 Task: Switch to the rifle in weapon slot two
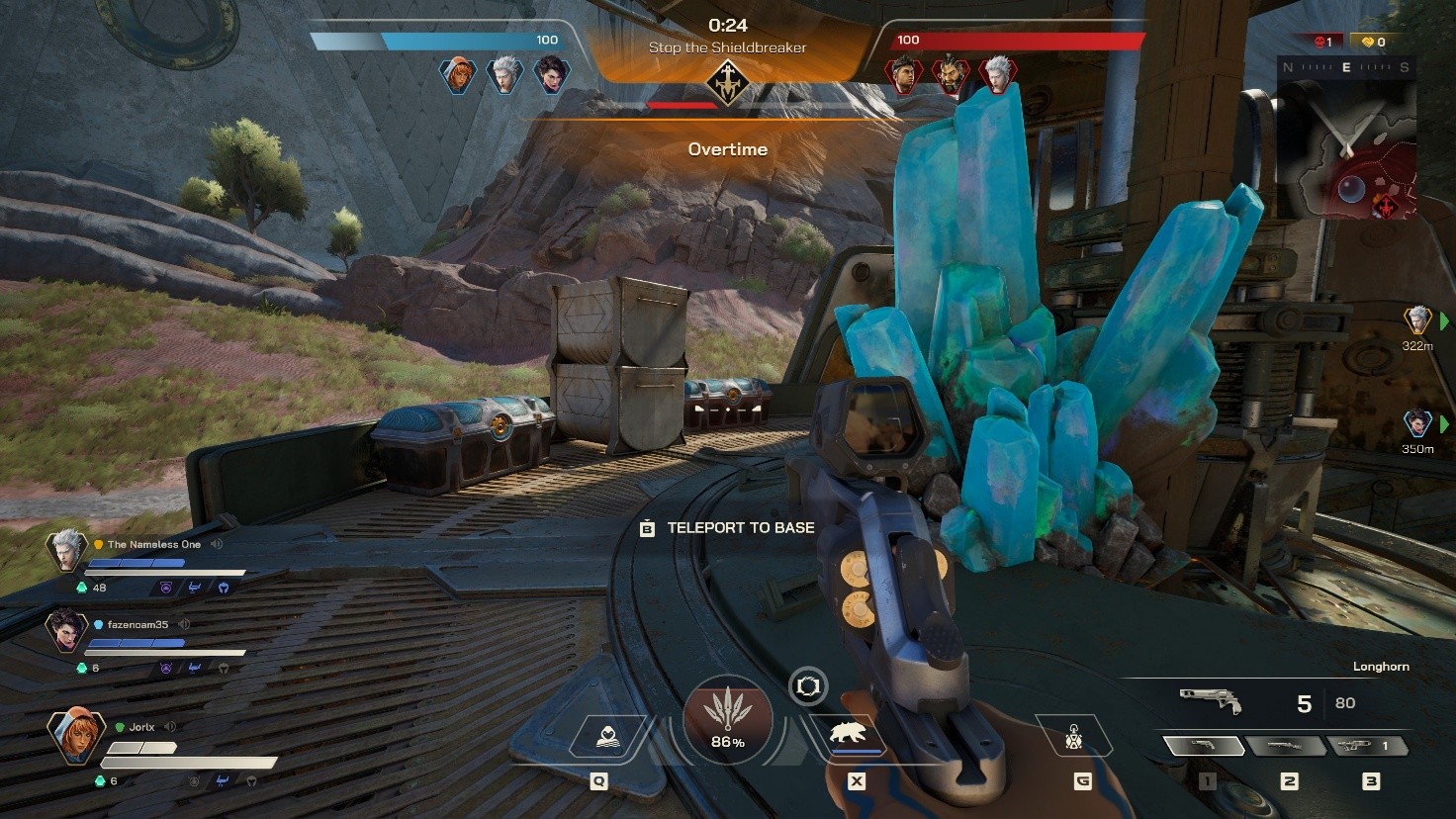click(x=1284, y=746)
